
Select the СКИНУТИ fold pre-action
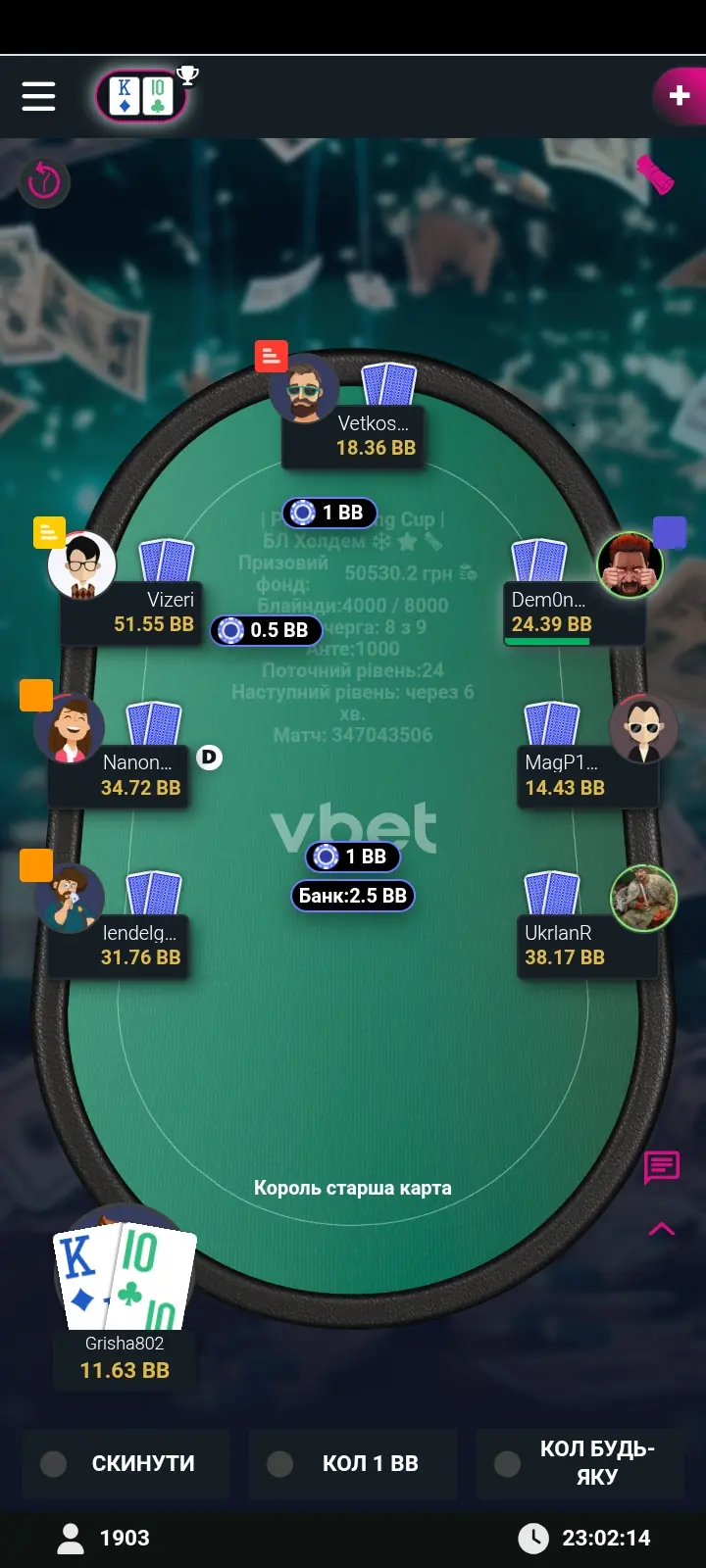126,1463
